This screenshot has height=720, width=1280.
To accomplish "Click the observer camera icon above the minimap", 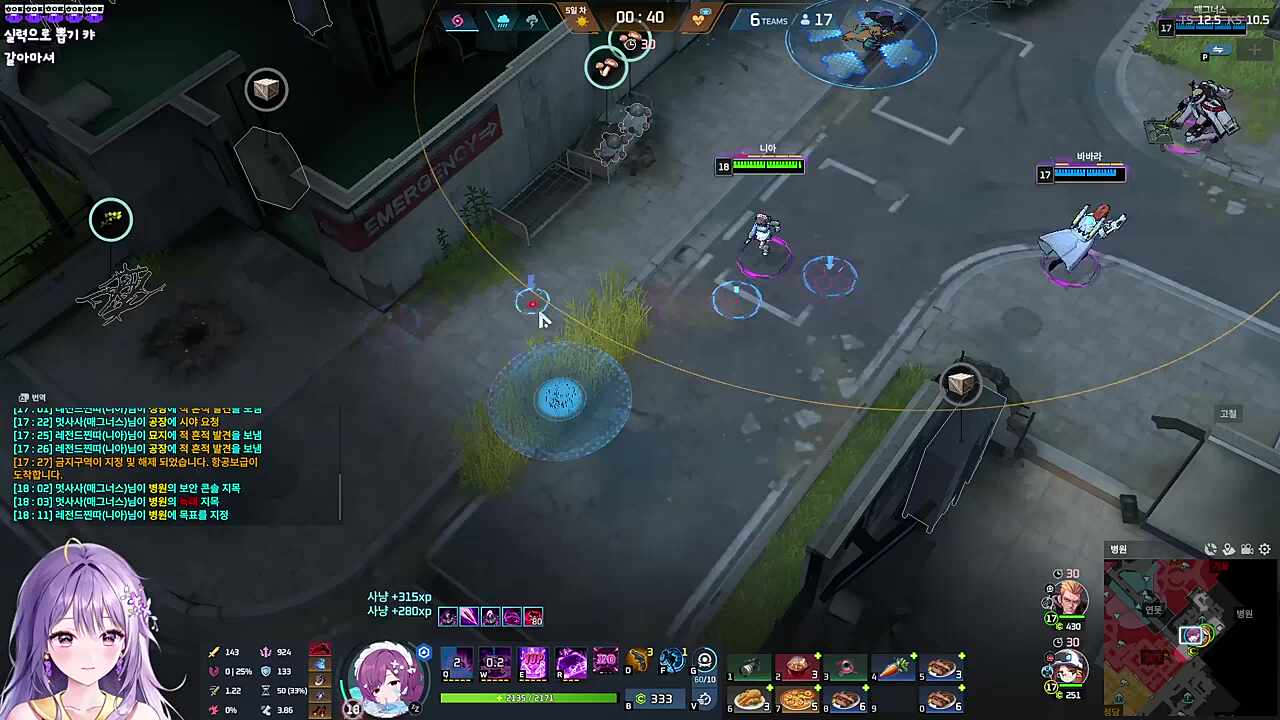I will coord(1246,550).
